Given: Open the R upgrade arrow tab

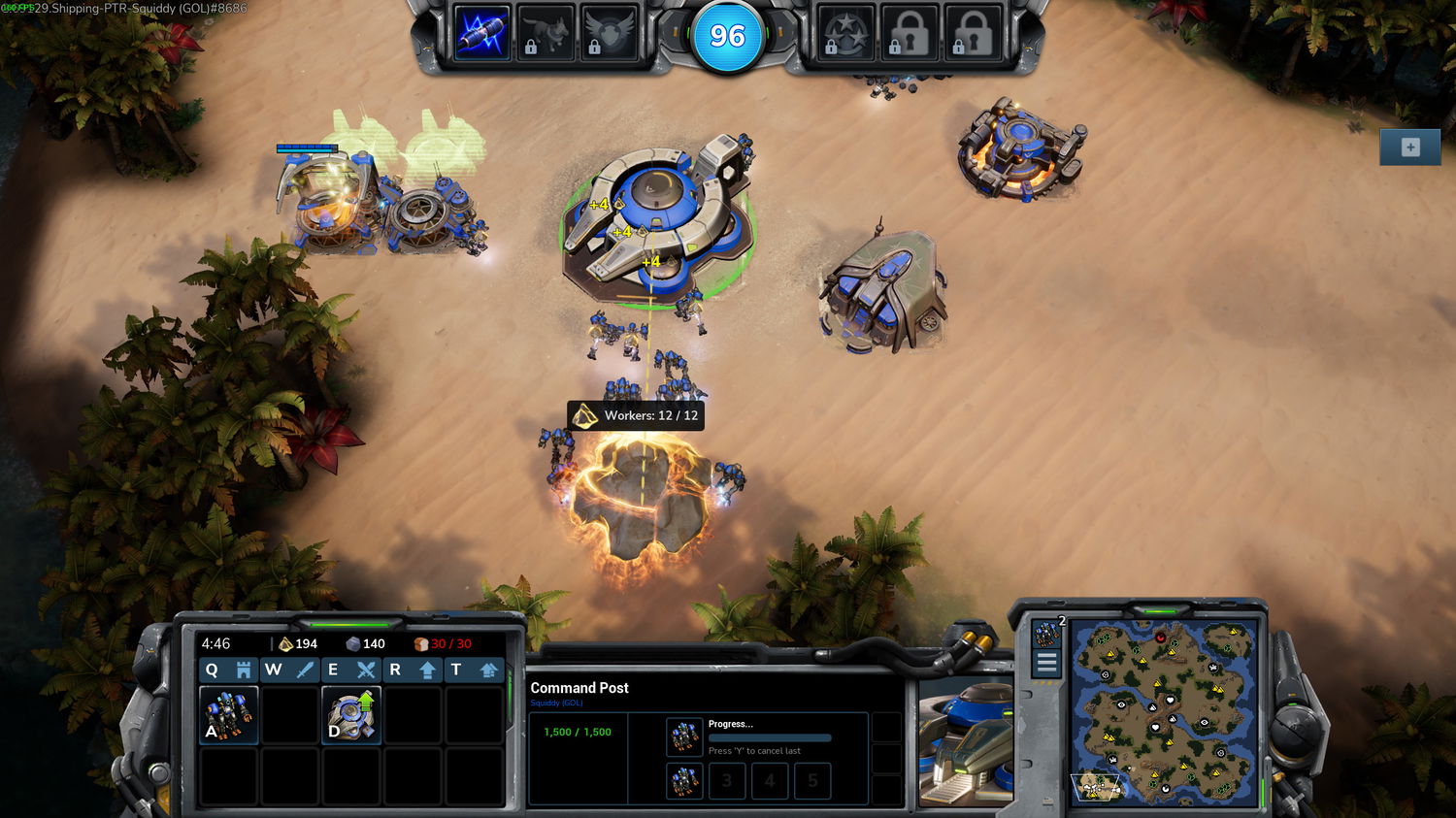Looking at the screenshot, I should click(x=414, y=670).
